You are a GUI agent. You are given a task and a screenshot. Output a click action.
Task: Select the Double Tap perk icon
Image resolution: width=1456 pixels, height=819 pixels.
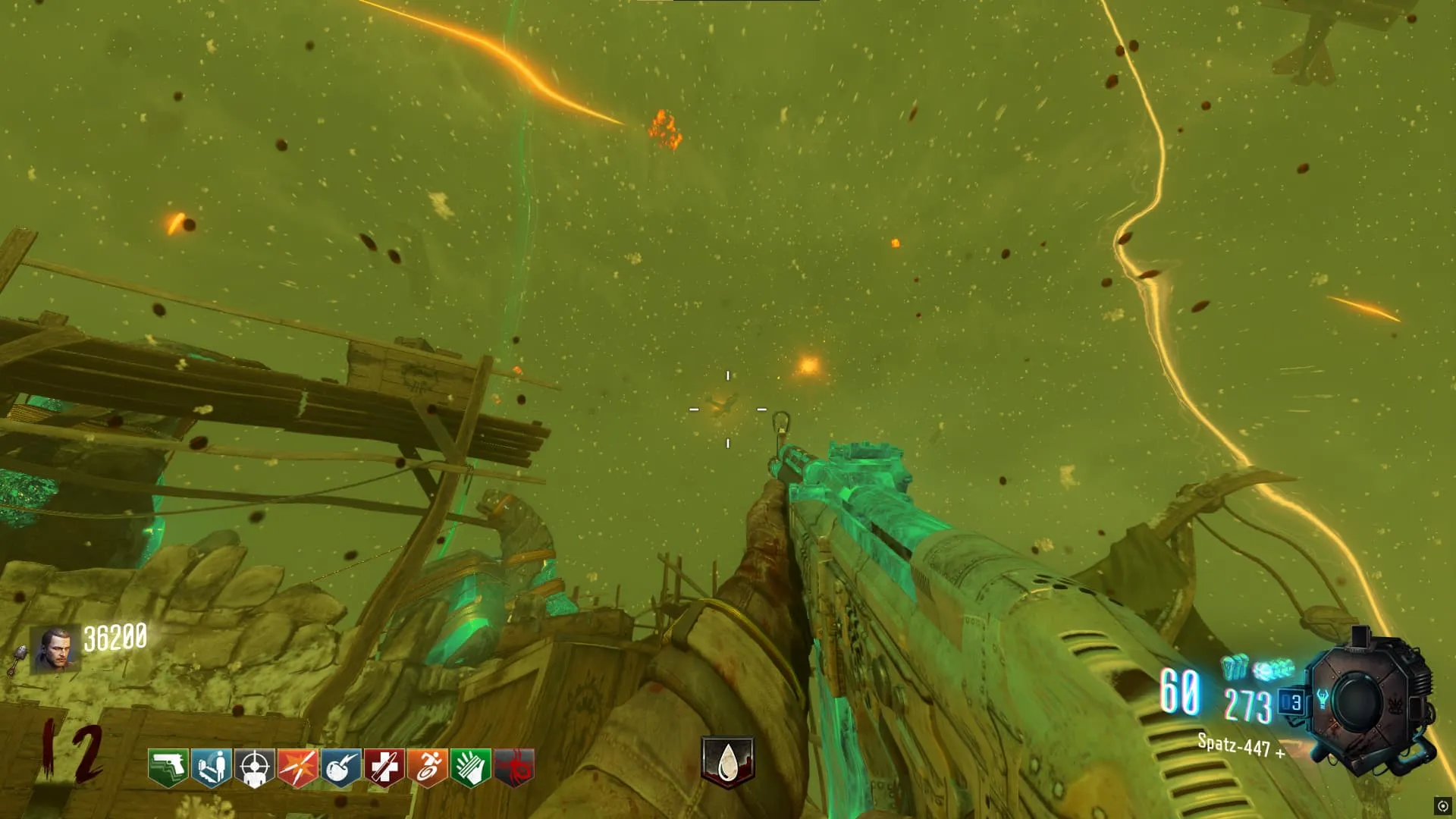[x=297, y=767]
